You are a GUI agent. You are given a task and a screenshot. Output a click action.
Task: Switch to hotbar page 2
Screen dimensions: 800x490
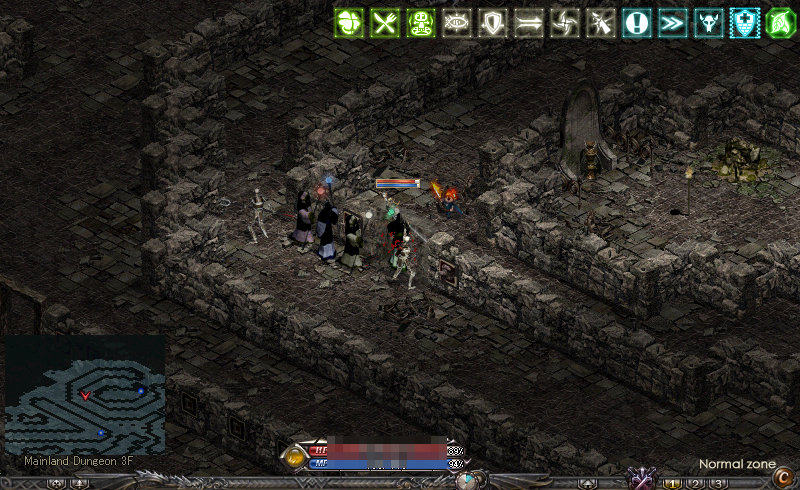click(695, 484)
